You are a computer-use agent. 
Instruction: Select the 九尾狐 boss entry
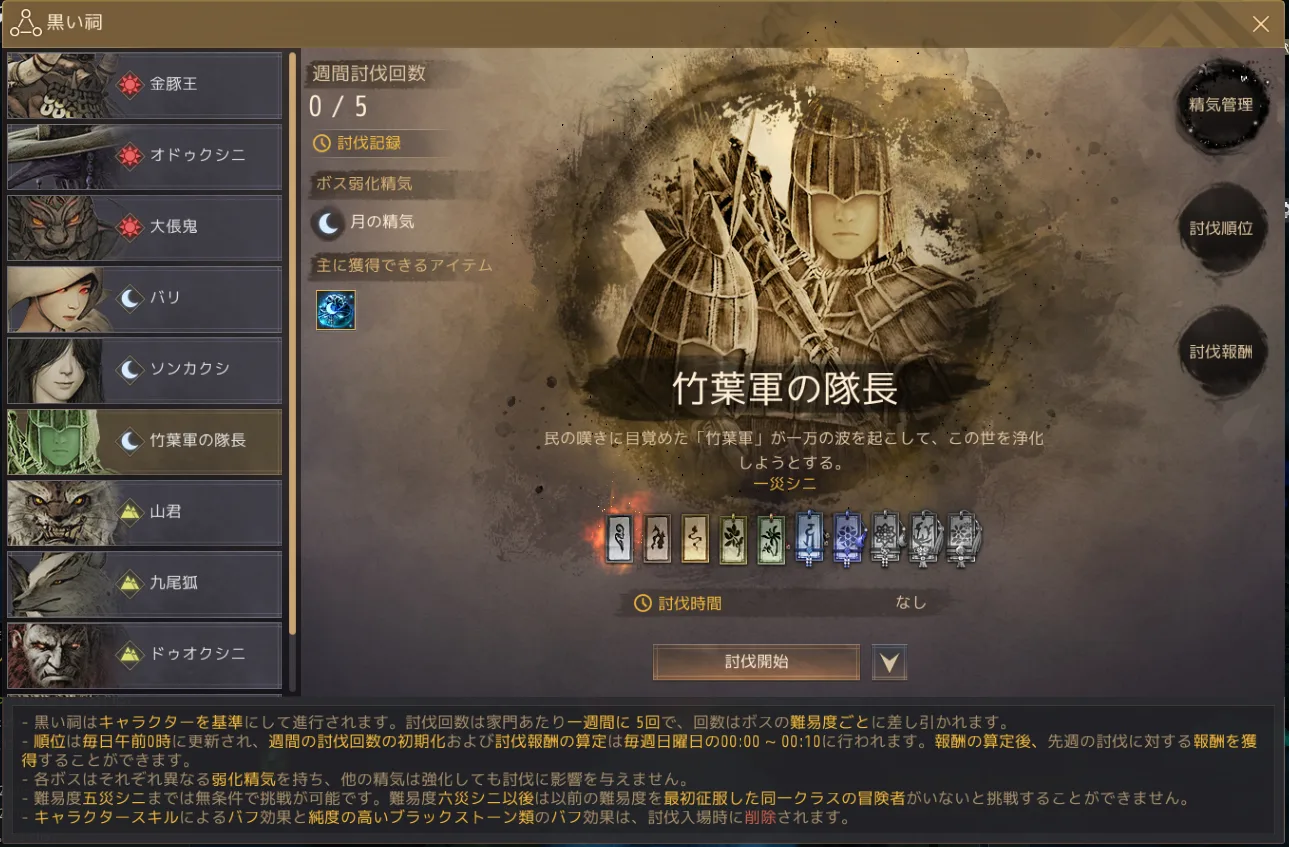(144, 583)
